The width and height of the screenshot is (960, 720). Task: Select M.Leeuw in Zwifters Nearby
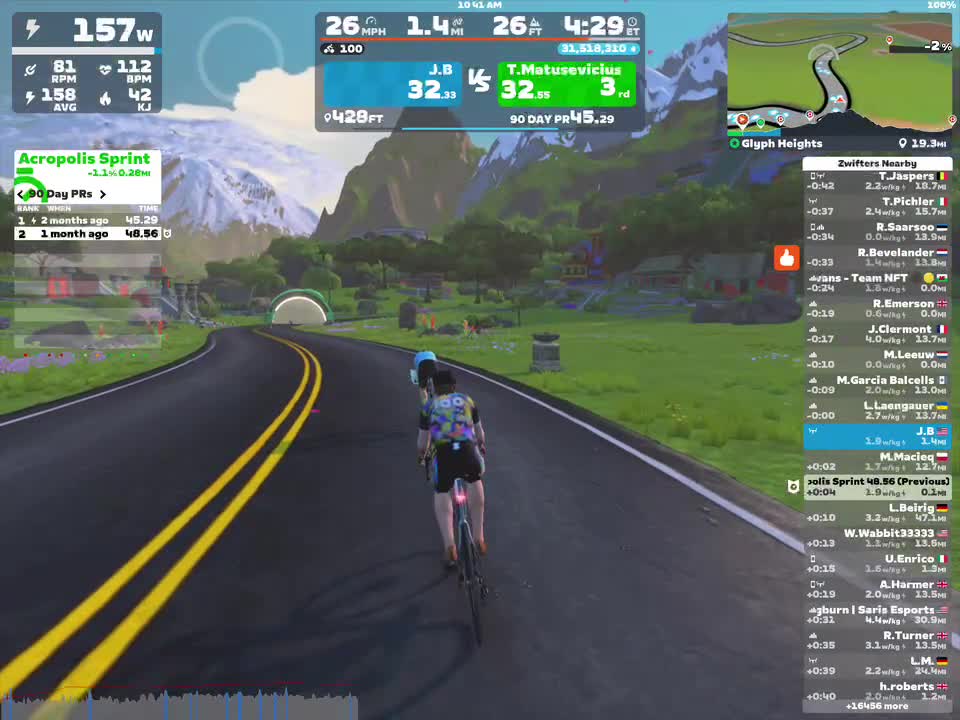click(x=877, y=359)
